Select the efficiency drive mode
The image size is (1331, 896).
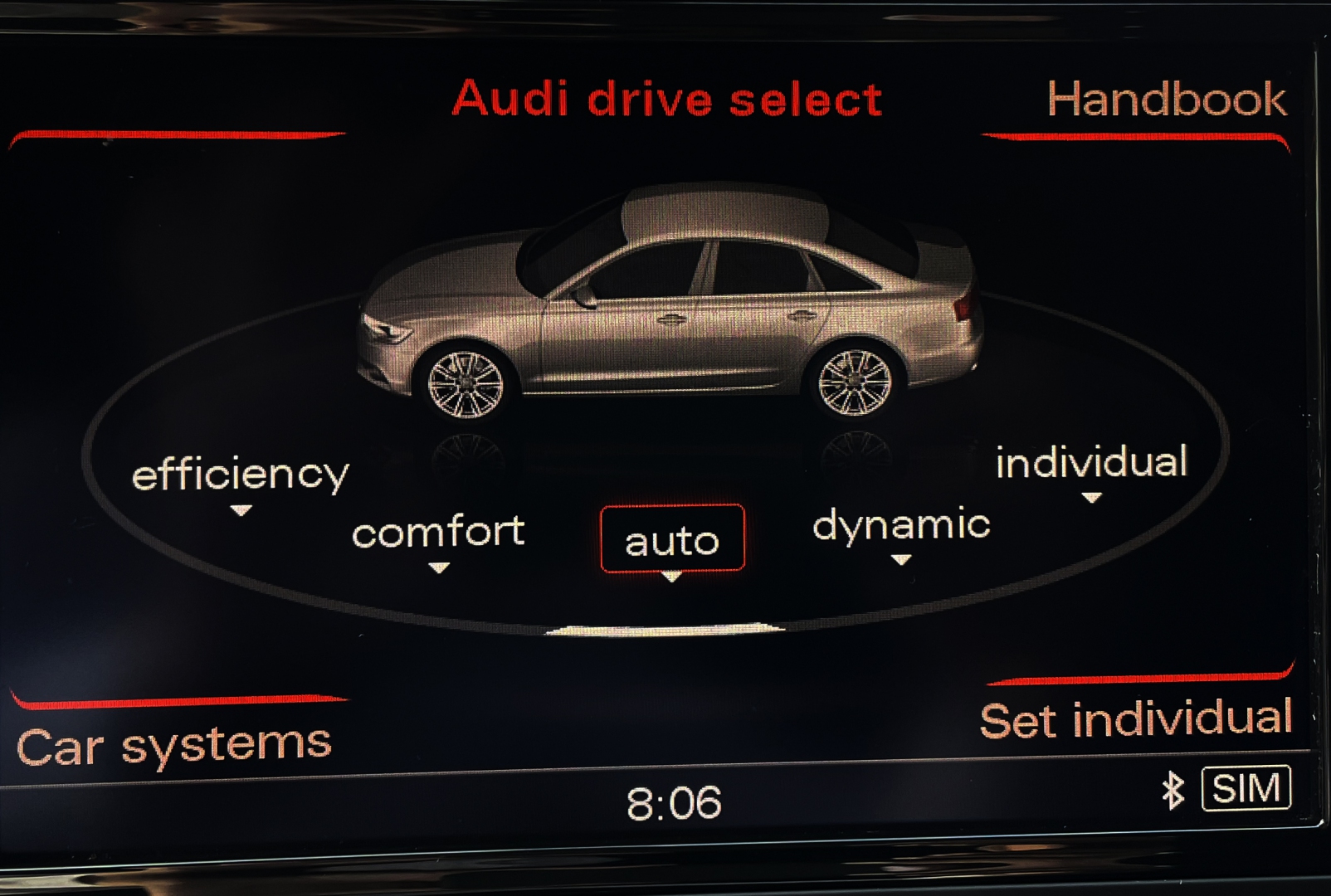(x=240, y=475)
